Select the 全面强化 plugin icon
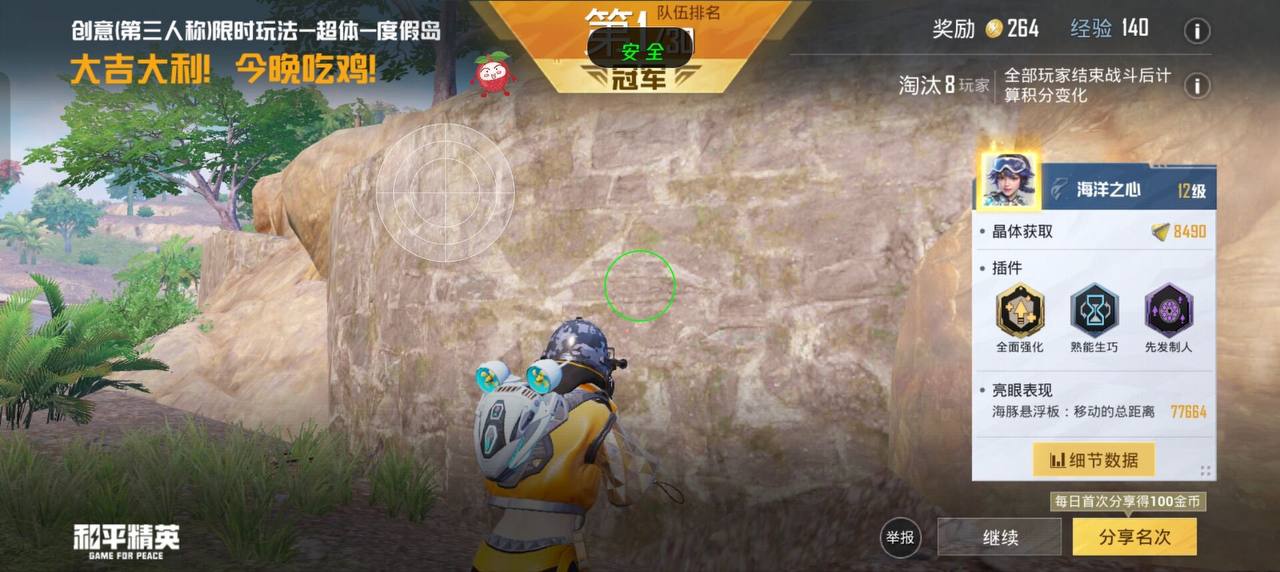The width and height of the screenshot is (1280, 572). tap(1020, 310)
